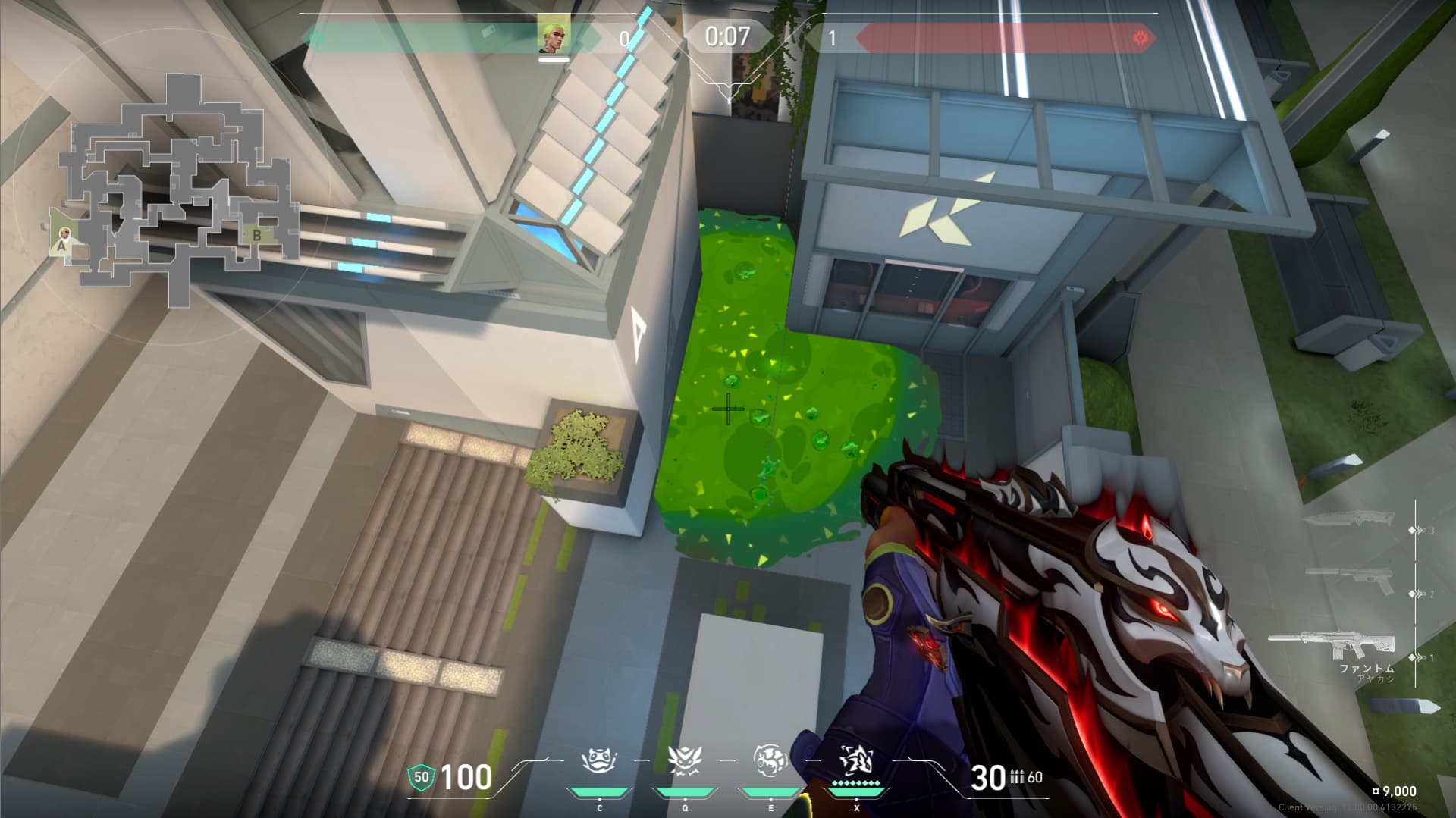
Task: Select the Wingman ability icon
Action: (684, 760)
